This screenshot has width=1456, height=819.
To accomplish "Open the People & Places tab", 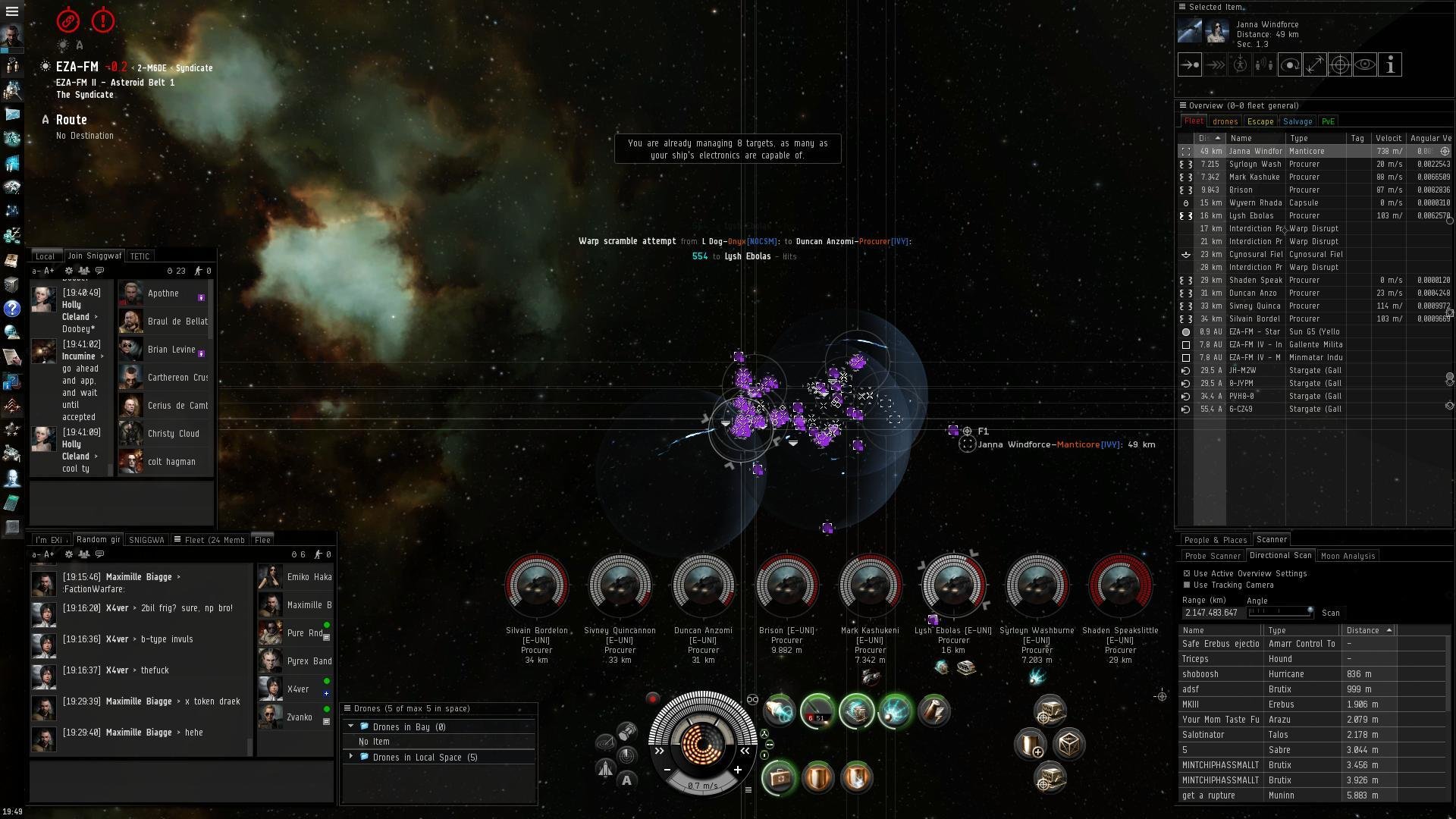I will tap(1215, 540).
